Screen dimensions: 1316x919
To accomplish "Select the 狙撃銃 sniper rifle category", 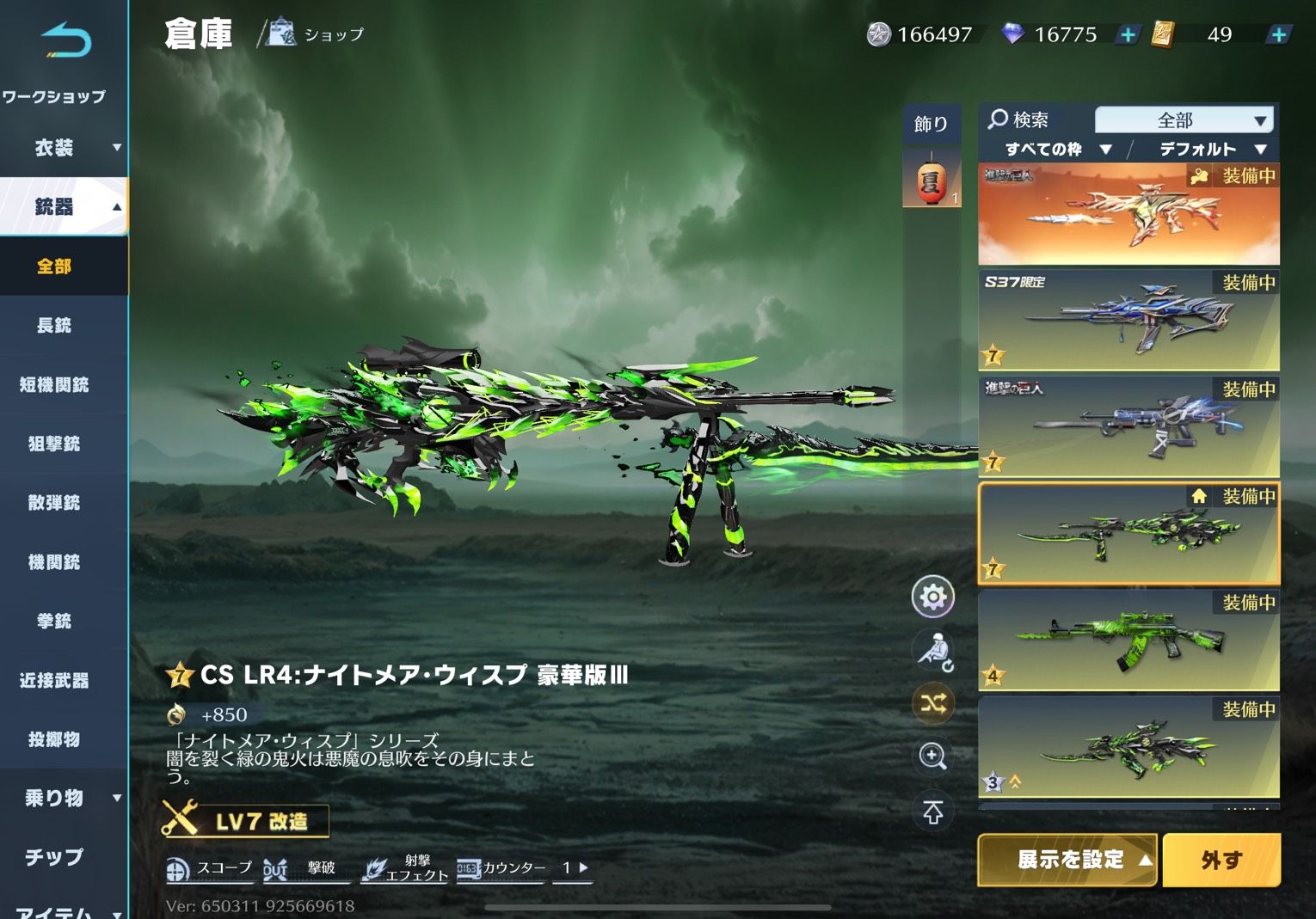I will [54, 444].
